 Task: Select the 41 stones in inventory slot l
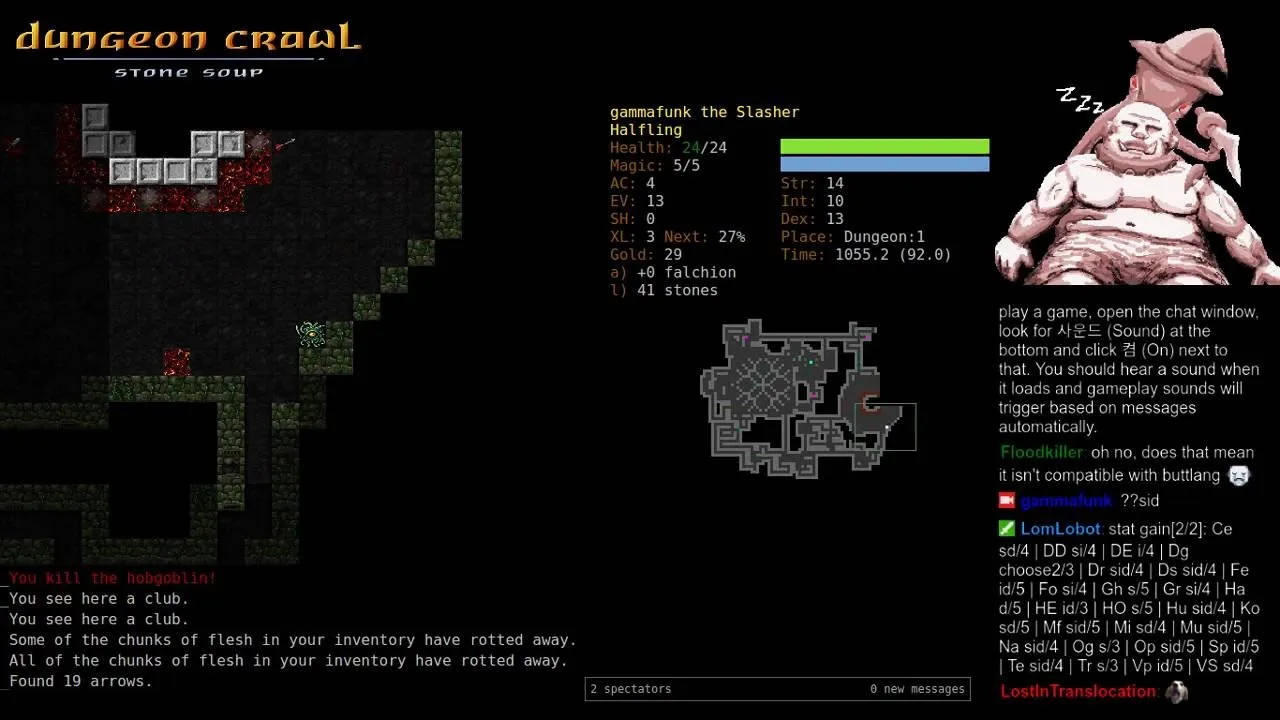[670, 290]
